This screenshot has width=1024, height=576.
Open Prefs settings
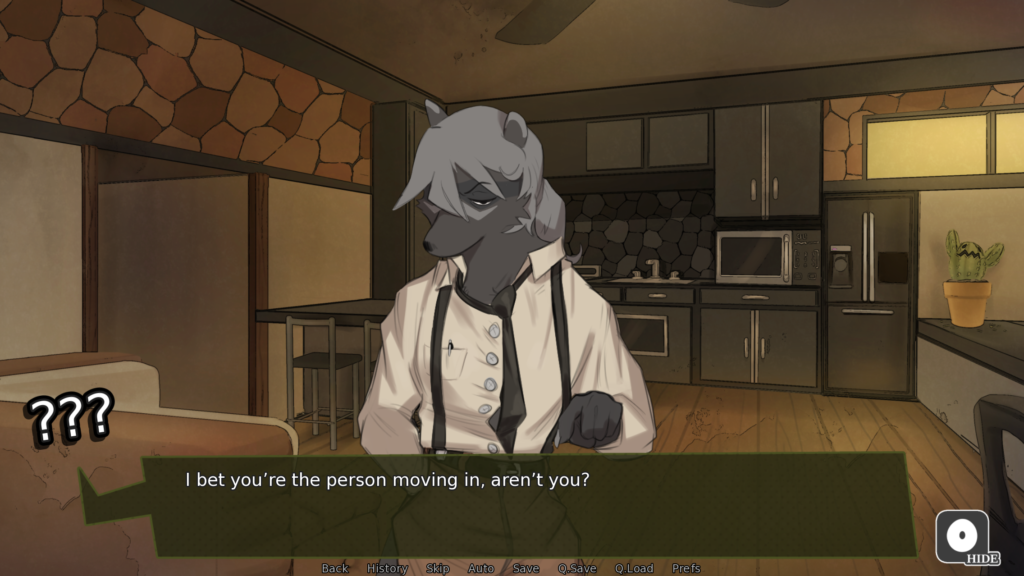[x=686, y=568]
